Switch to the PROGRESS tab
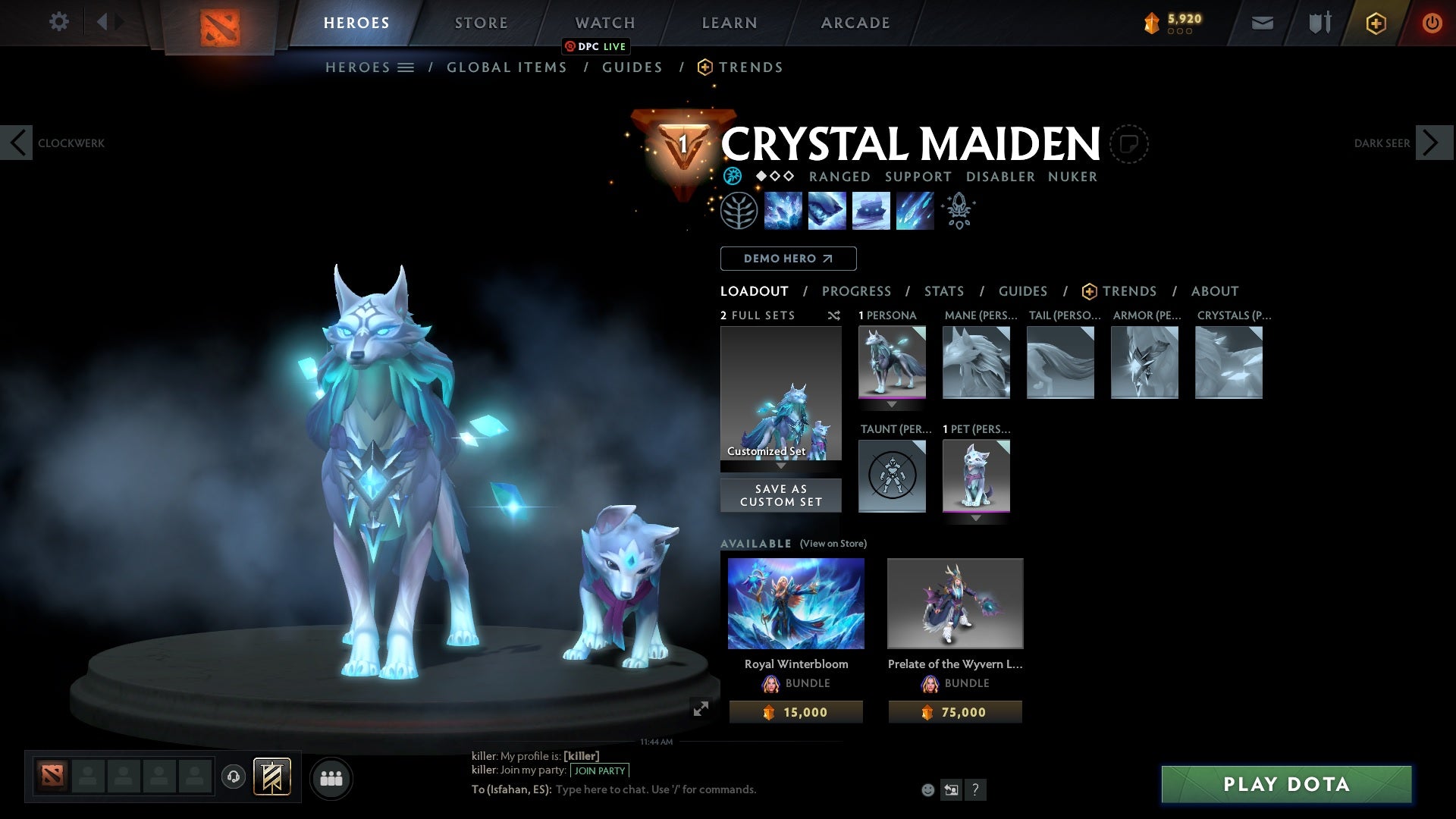 click(857, 291)
